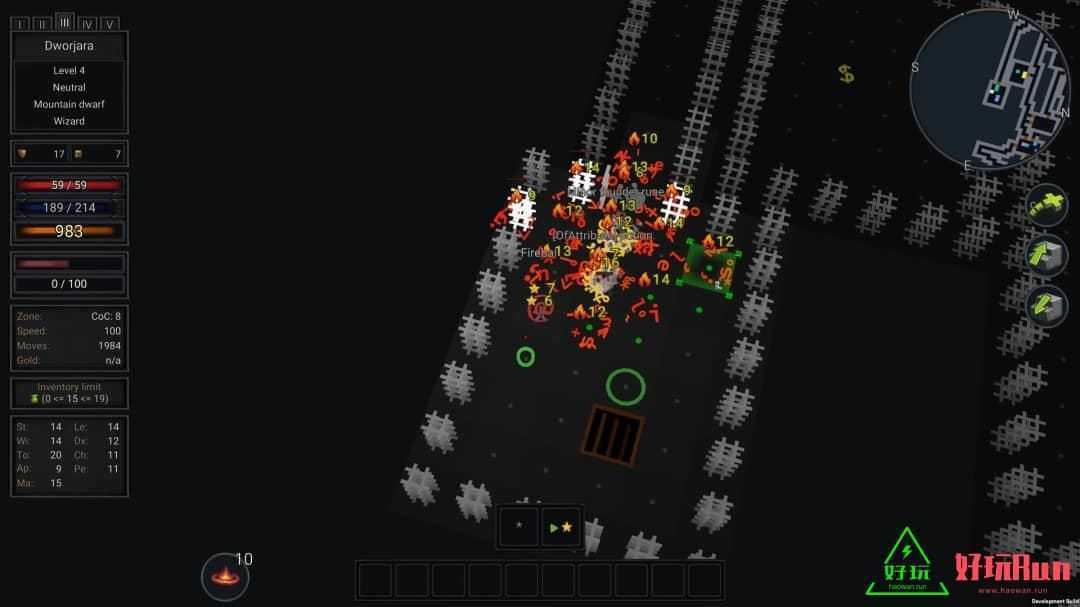The width and height of the screenshot is (1080, 607).
Task: Click the Dworjara character name header
Action: pyautogui.click(x=69, y=46)
